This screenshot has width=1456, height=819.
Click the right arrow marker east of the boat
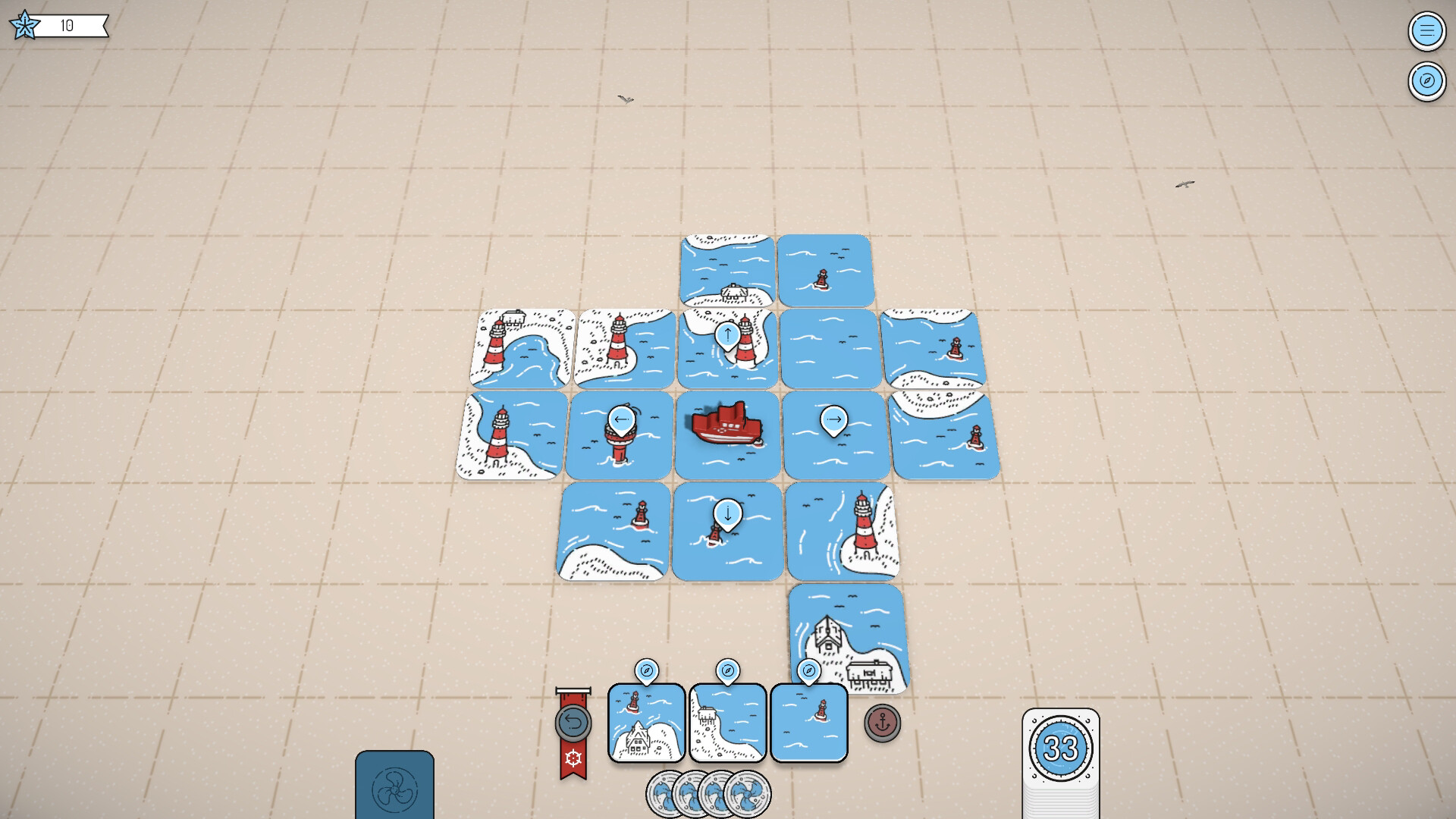tap(834, 417)
